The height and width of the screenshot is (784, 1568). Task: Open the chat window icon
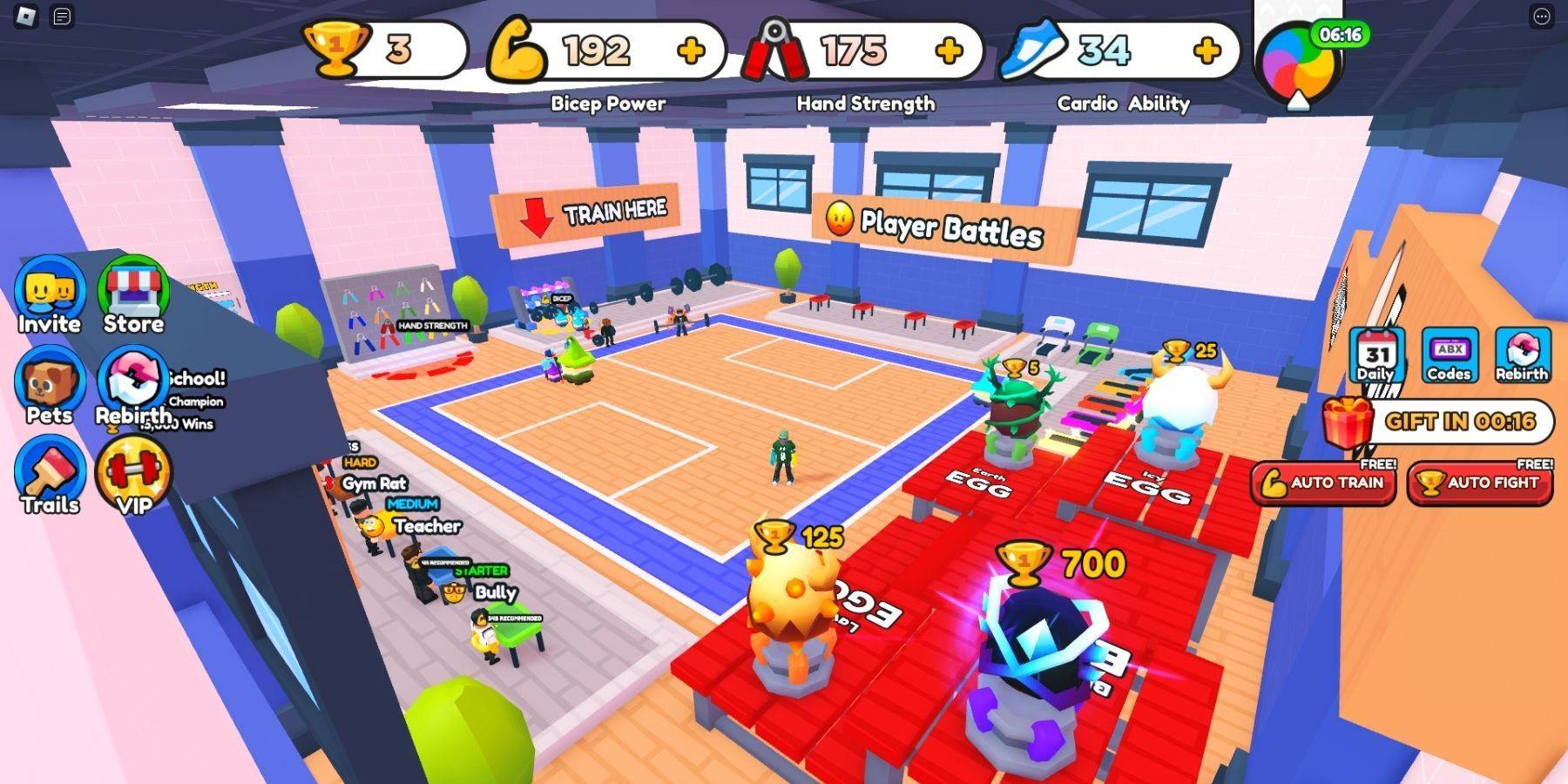(x=59, y=15)
